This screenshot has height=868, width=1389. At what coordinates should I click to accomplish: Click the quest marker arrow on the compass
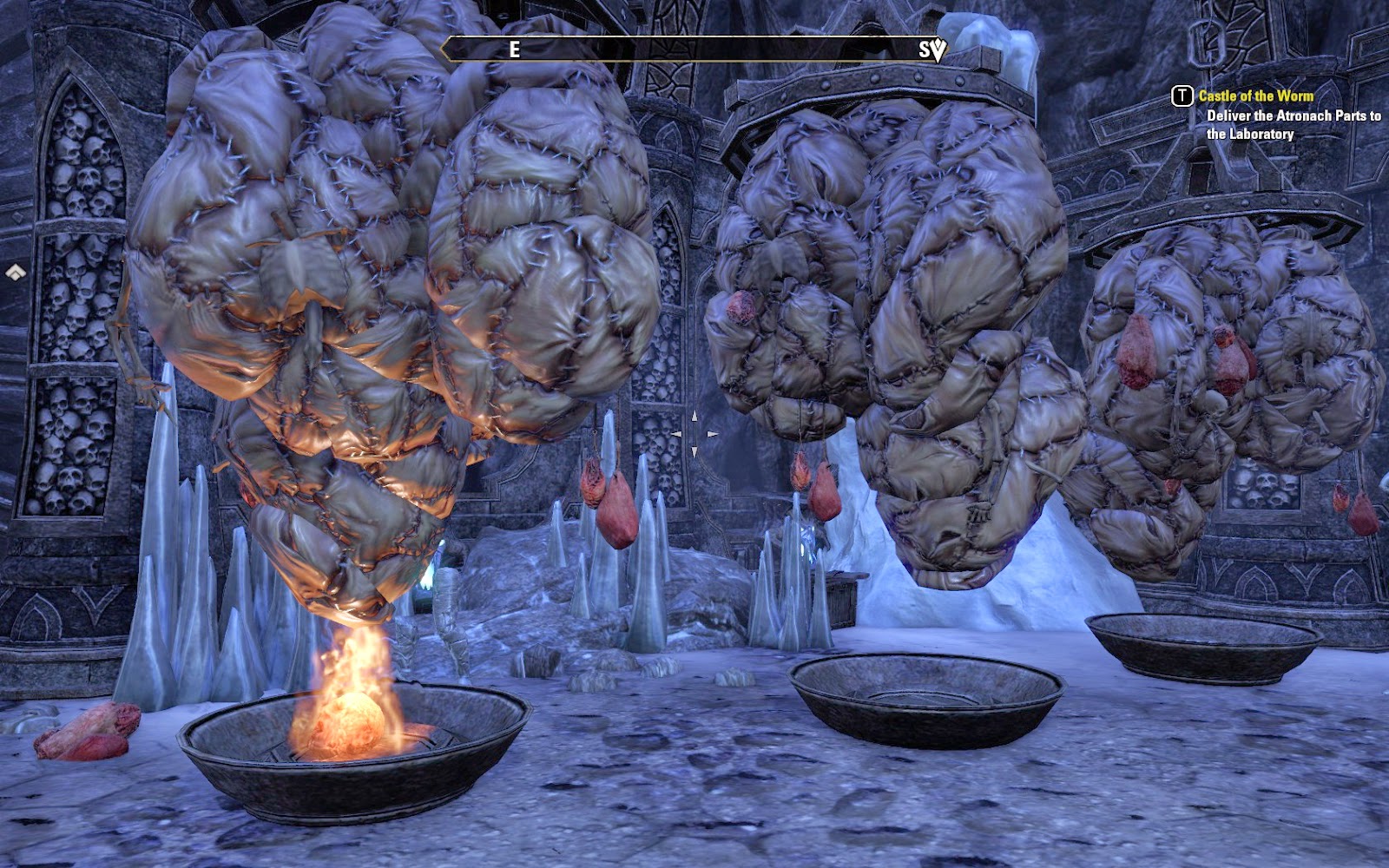(938, 50)
